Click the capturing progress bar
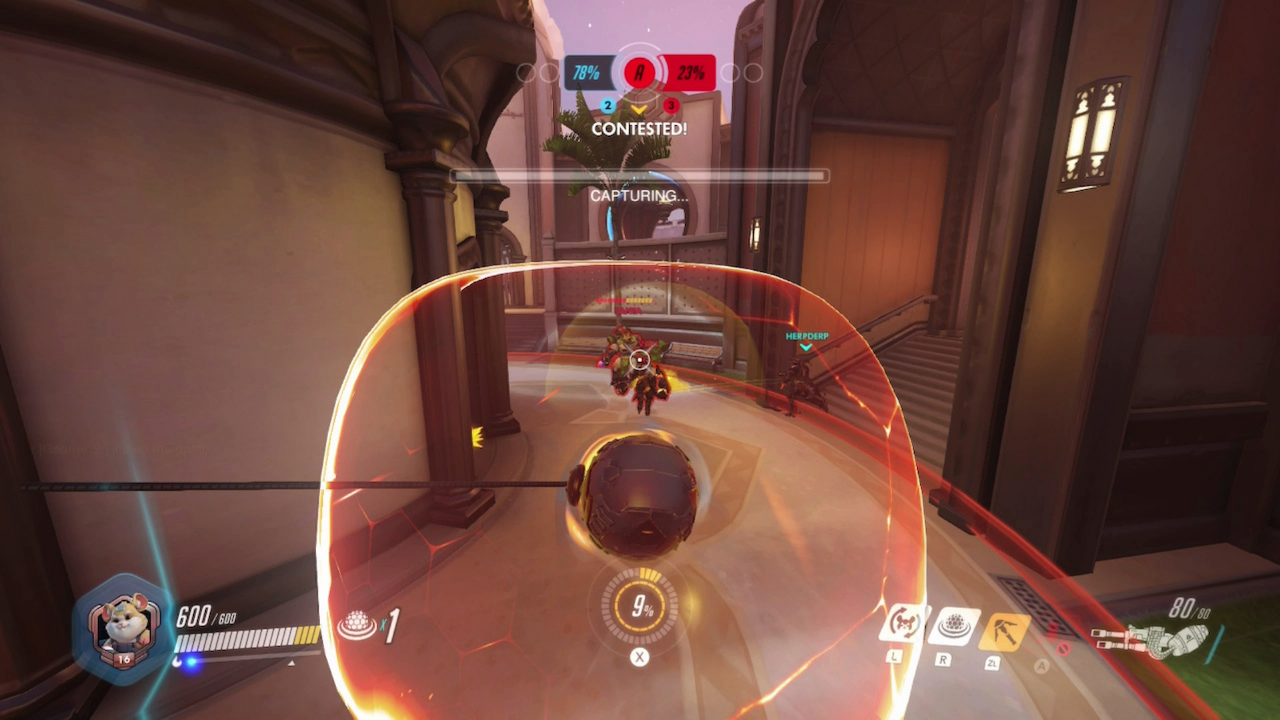1280x720 pixels. (640, 176)
